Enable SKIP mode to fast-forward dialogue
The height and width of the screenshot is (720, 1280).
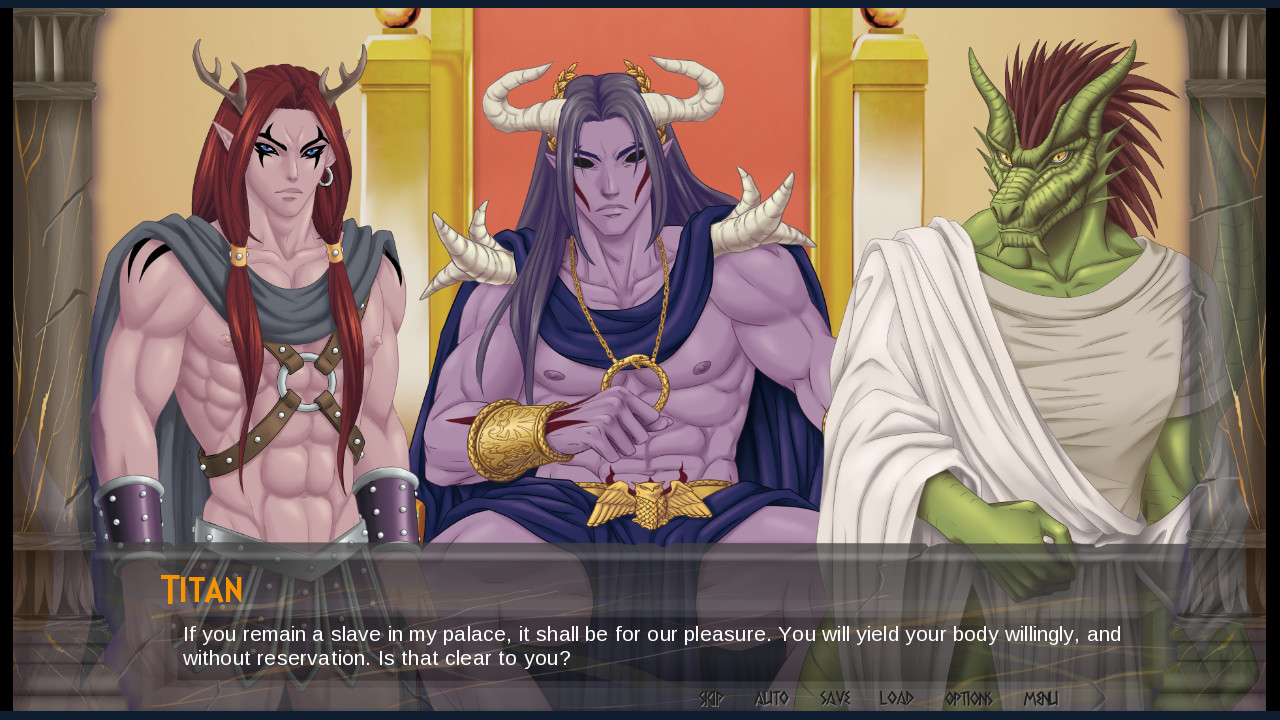711,699
